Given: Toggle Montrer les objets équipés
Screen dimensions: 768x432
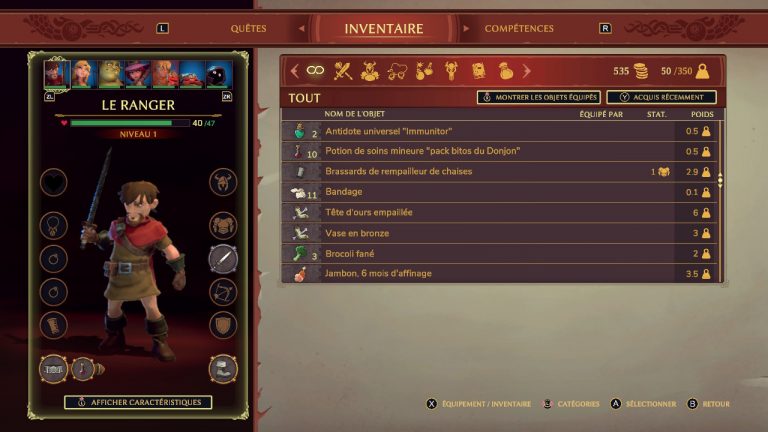Looking at the screenshot, I should click(x=538, y=98).
